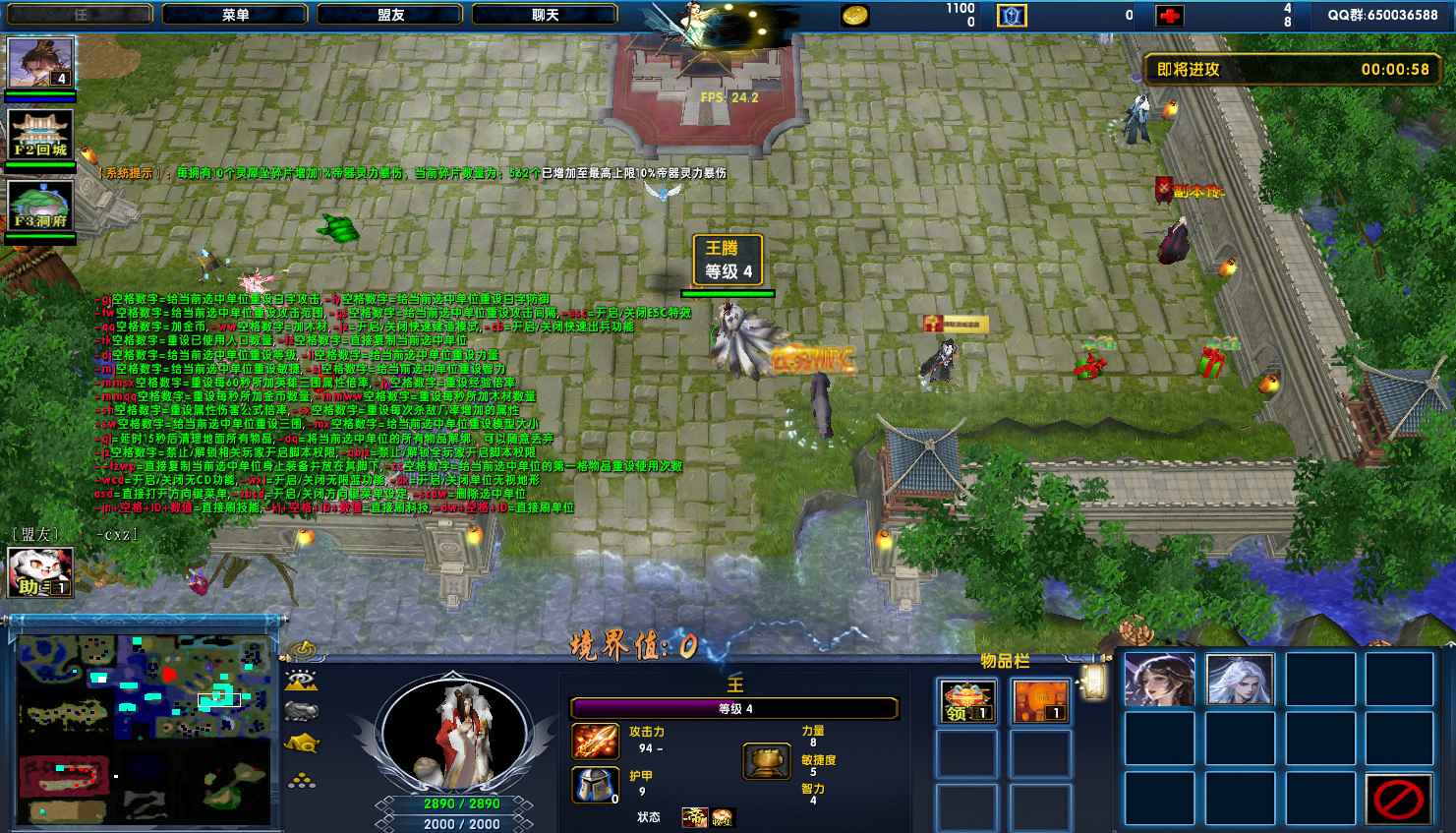
Task: Open the 菜单 menu
Action: (x=235, y=15)
